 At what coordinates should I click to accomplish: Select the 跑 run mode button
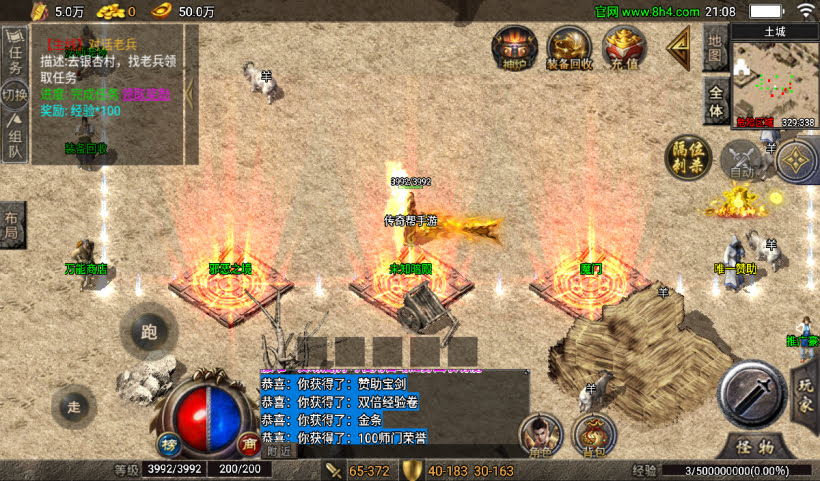coord(149,331)
